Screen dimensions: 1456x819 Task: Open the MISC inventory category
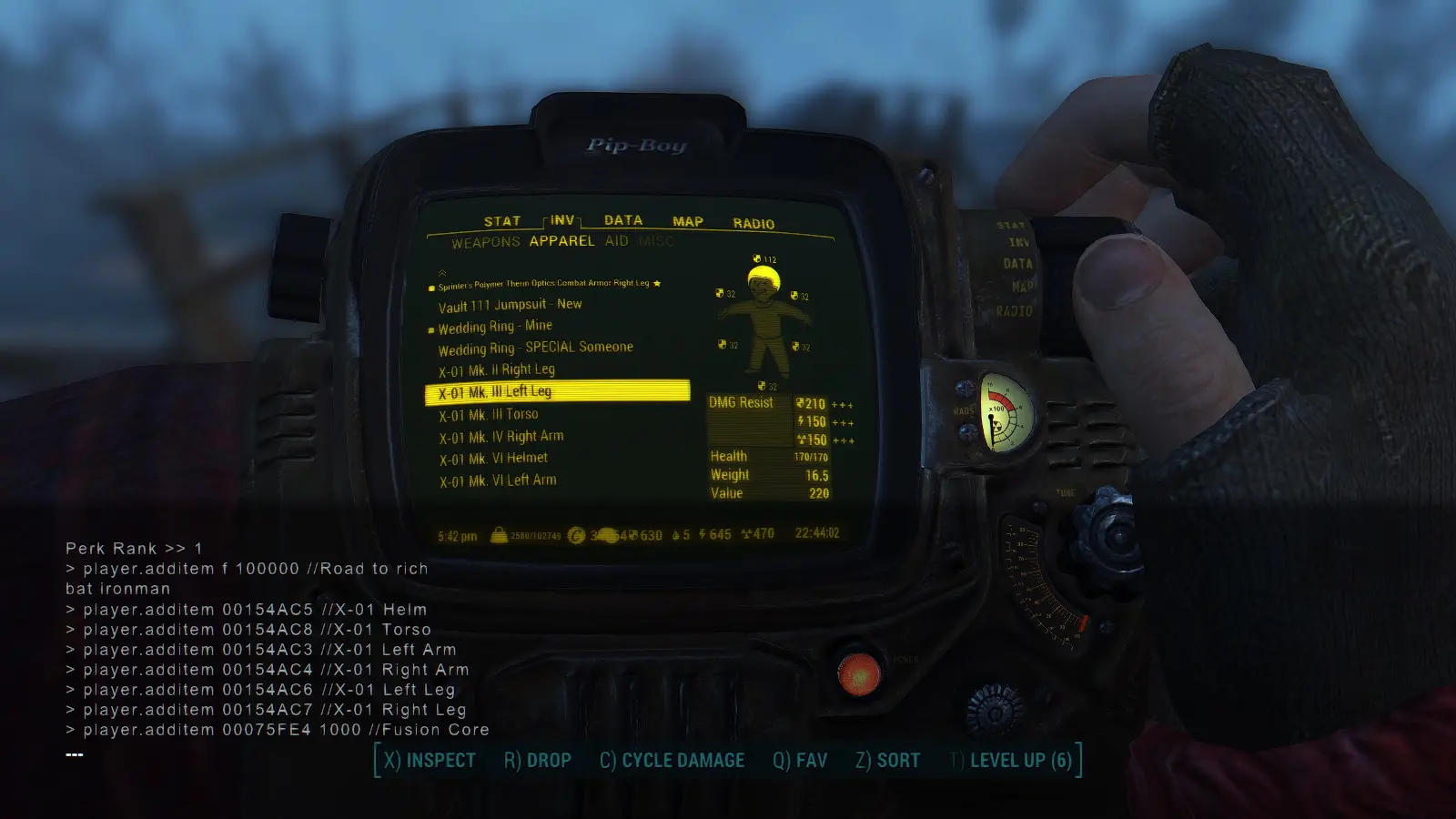click(656, 241)
